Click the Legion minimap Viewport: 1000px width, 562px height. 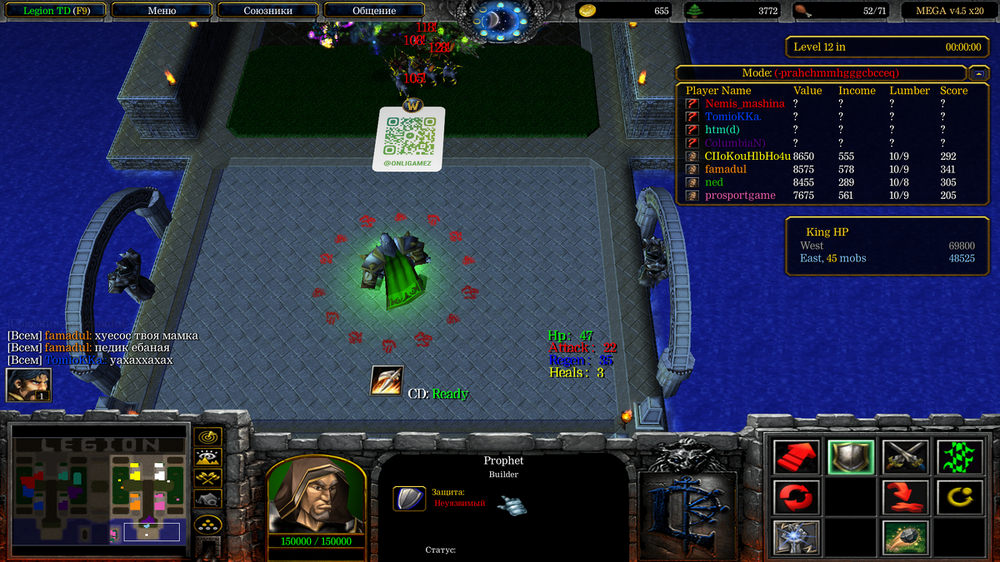tap(99, 490)
